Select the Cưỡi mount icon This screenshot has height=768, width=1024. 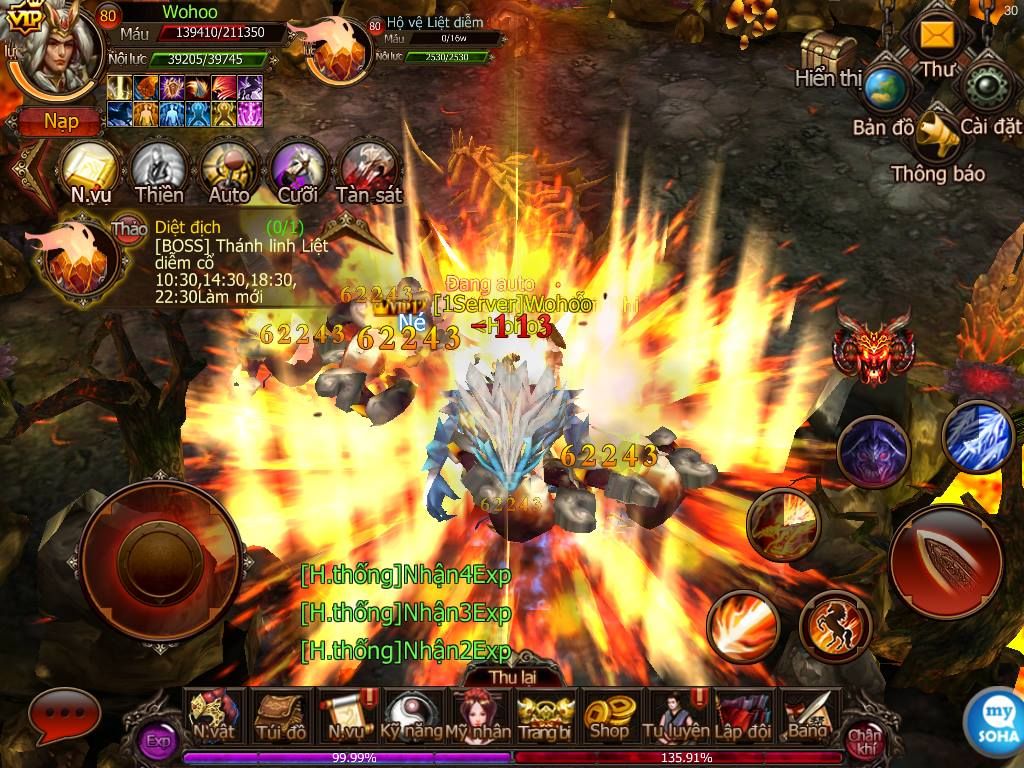(x=298, y=168)
